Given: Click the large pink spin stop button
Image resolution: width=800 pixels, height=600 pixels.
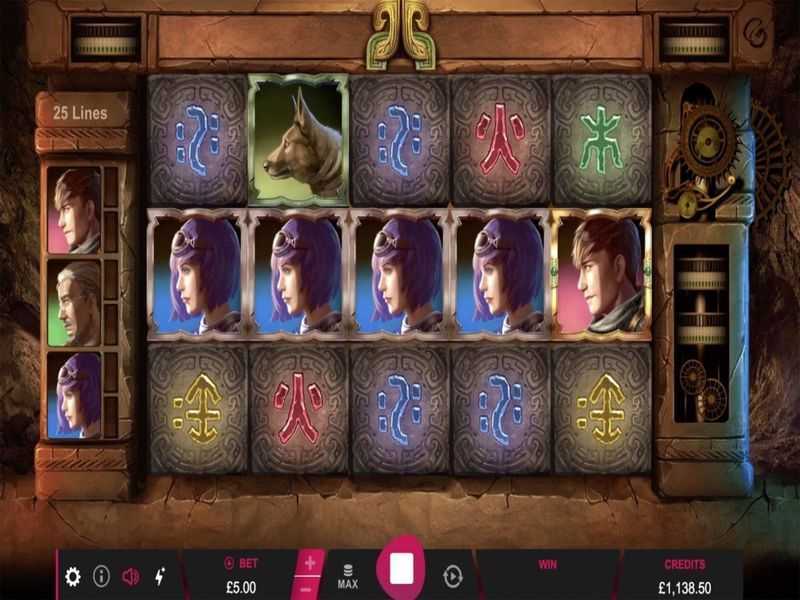Looking at the screenshot, I should (x=401, y=571).
